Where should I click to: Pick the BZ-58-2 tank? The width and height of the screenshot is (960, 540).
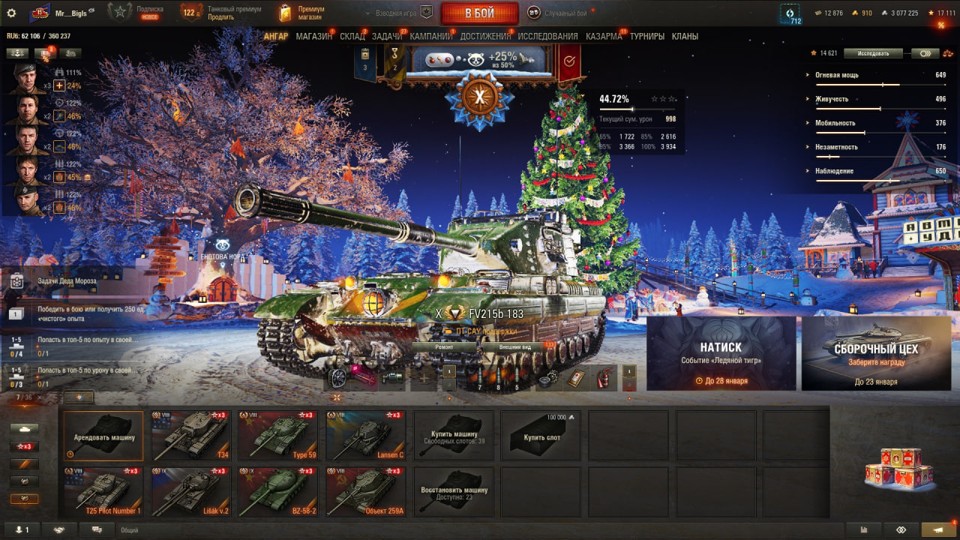pyautogui.click(x=278, y=490)
